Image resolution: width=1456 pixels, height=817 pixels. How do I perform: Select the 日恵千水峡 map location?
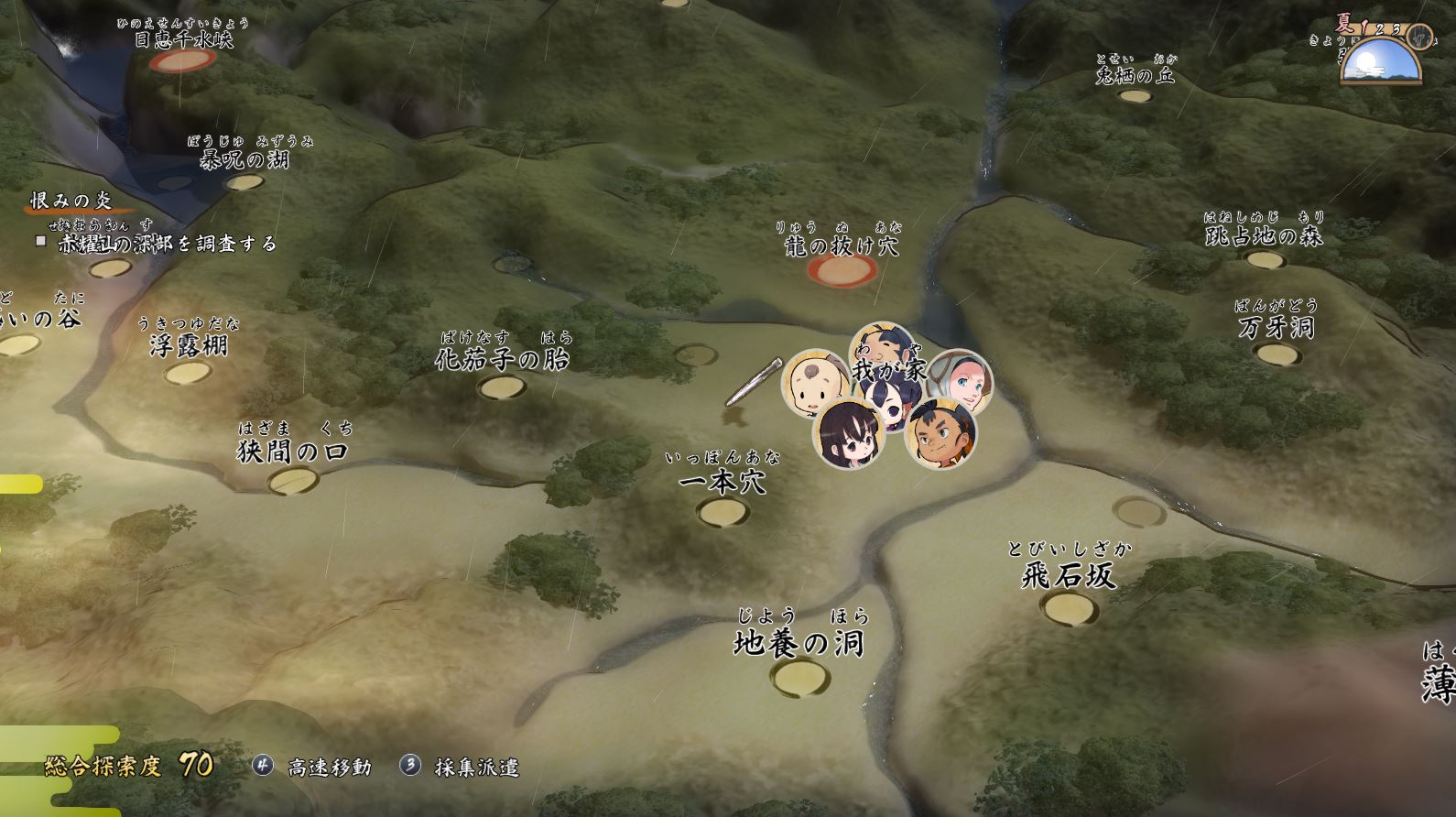183,60
